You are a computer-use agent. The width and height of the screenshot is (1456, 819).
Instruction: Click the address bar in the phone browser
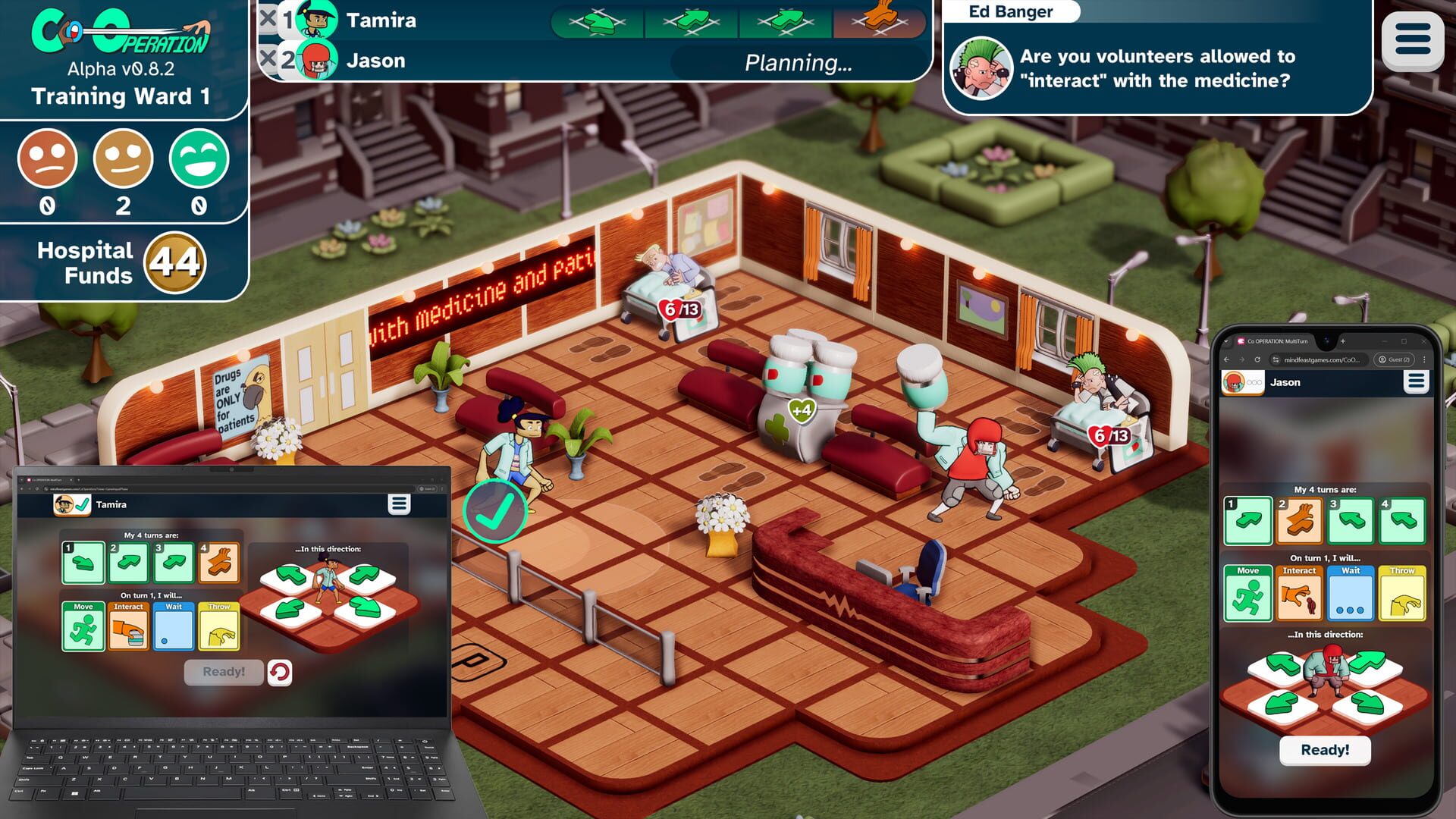pyautogui.click(x=1322, y=359)
